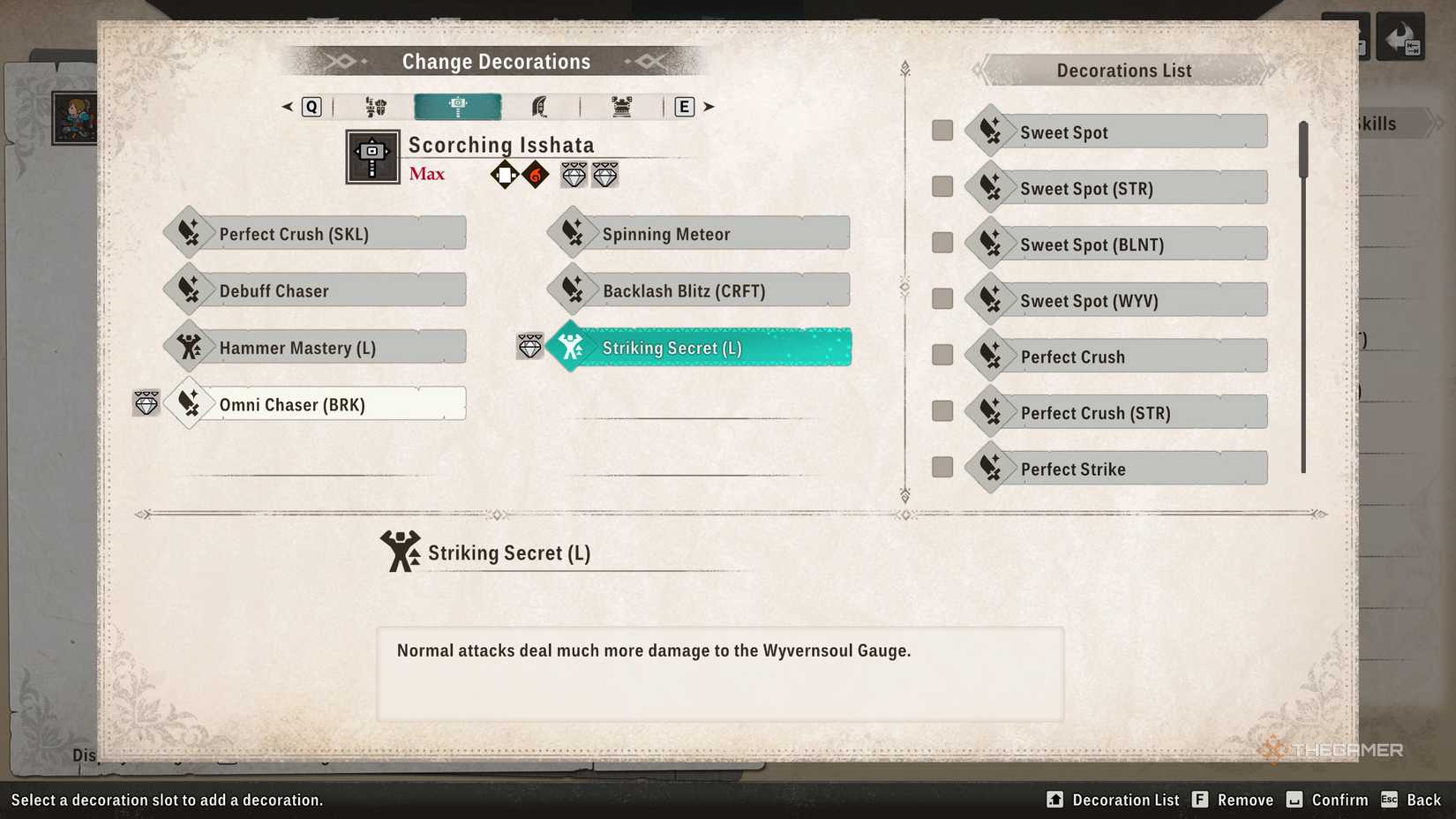Tick the checkbox next to Perfect Crush
1456x819 pixels.
[941, 355]
